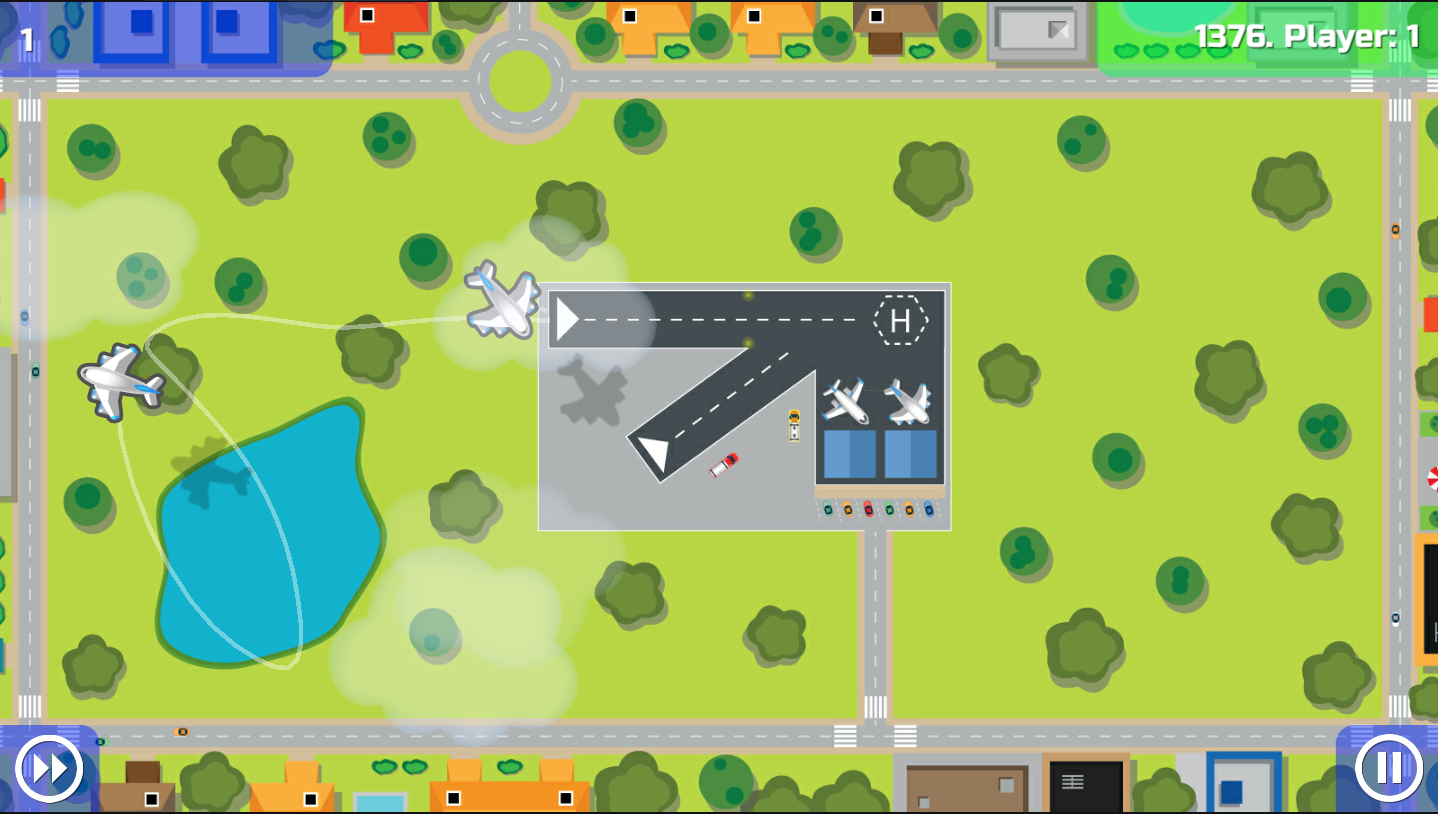Activate the fast-forward speed control
1438x814 pixels.
(x=49, y=768)
